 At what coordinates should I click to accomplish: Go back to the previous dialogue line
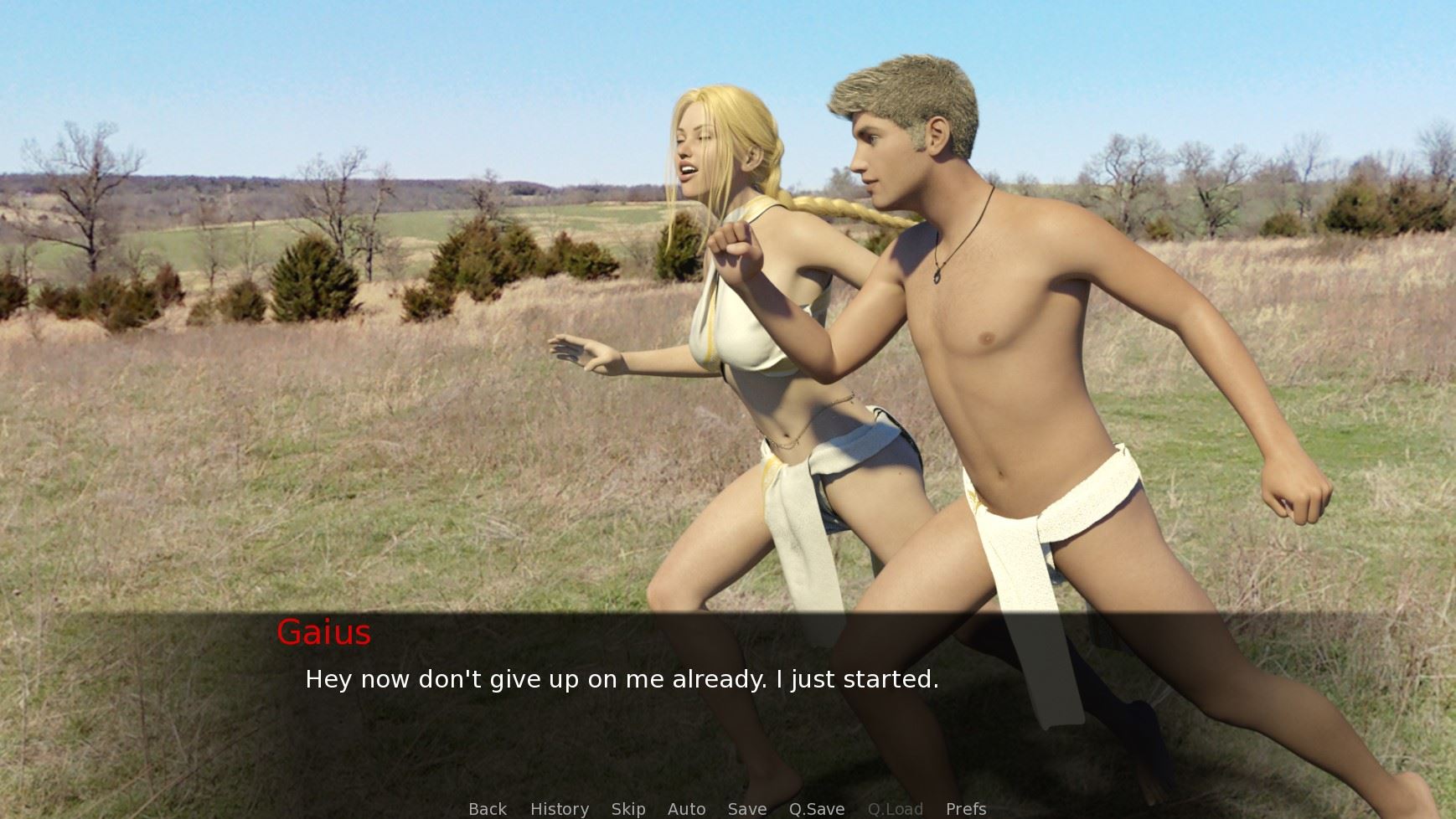pyautogui.click(x=487, y=809)
